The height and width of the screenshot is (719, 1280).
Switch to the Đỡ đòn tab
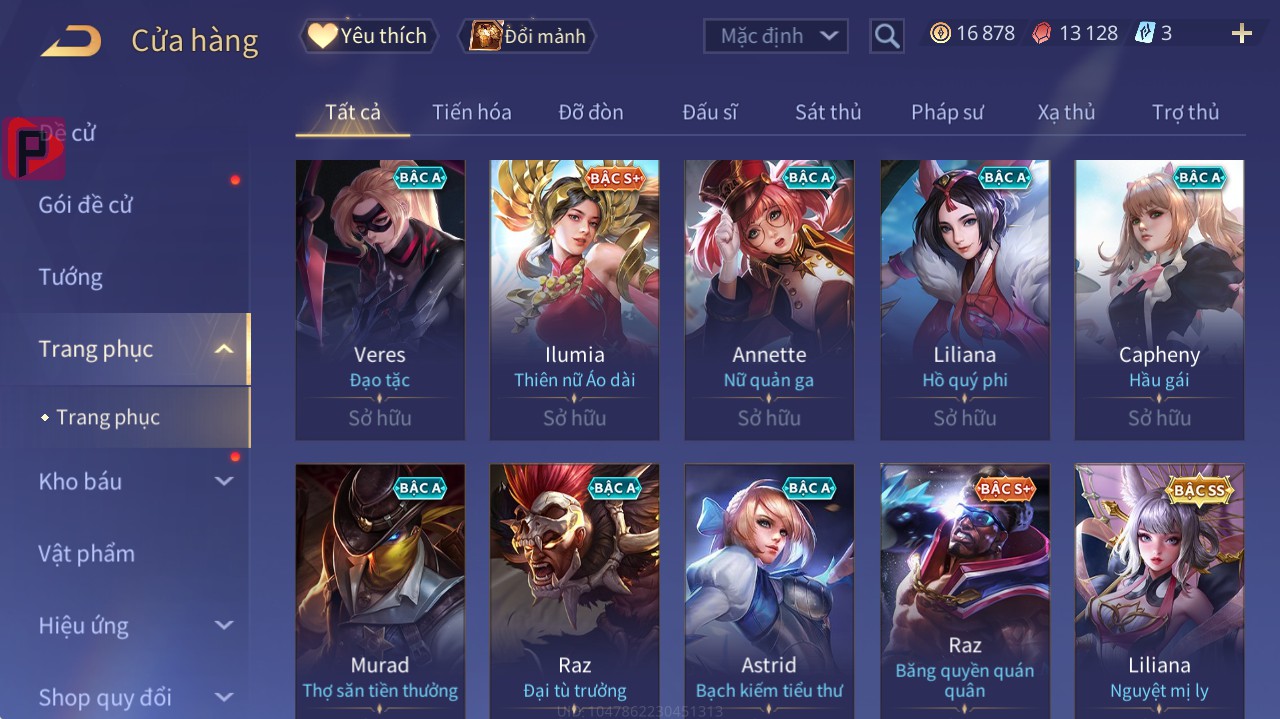pyautogui.click(x=590, y=112)
